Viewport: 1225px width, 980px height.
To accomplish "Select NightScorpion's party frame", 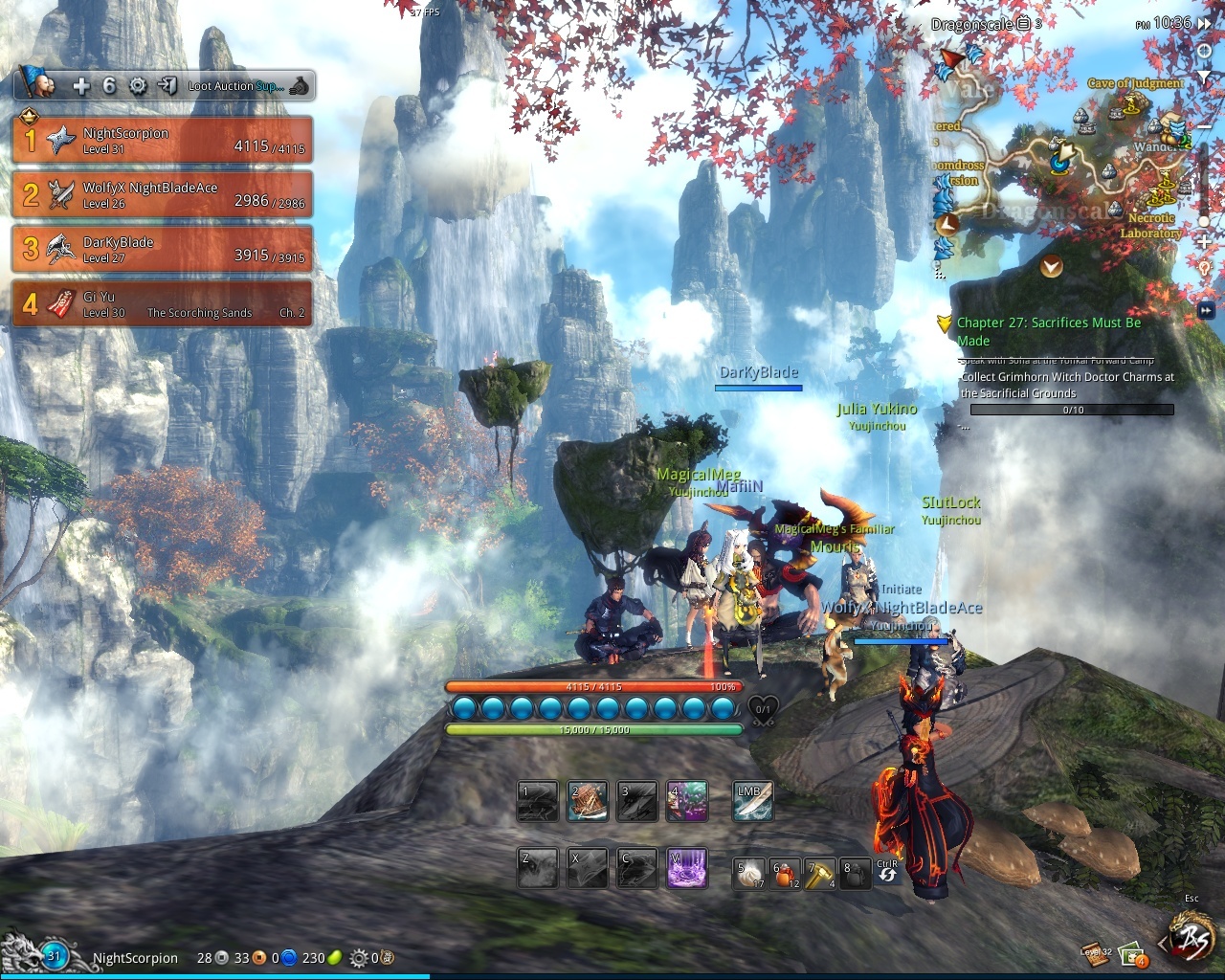I will point(162,140).
